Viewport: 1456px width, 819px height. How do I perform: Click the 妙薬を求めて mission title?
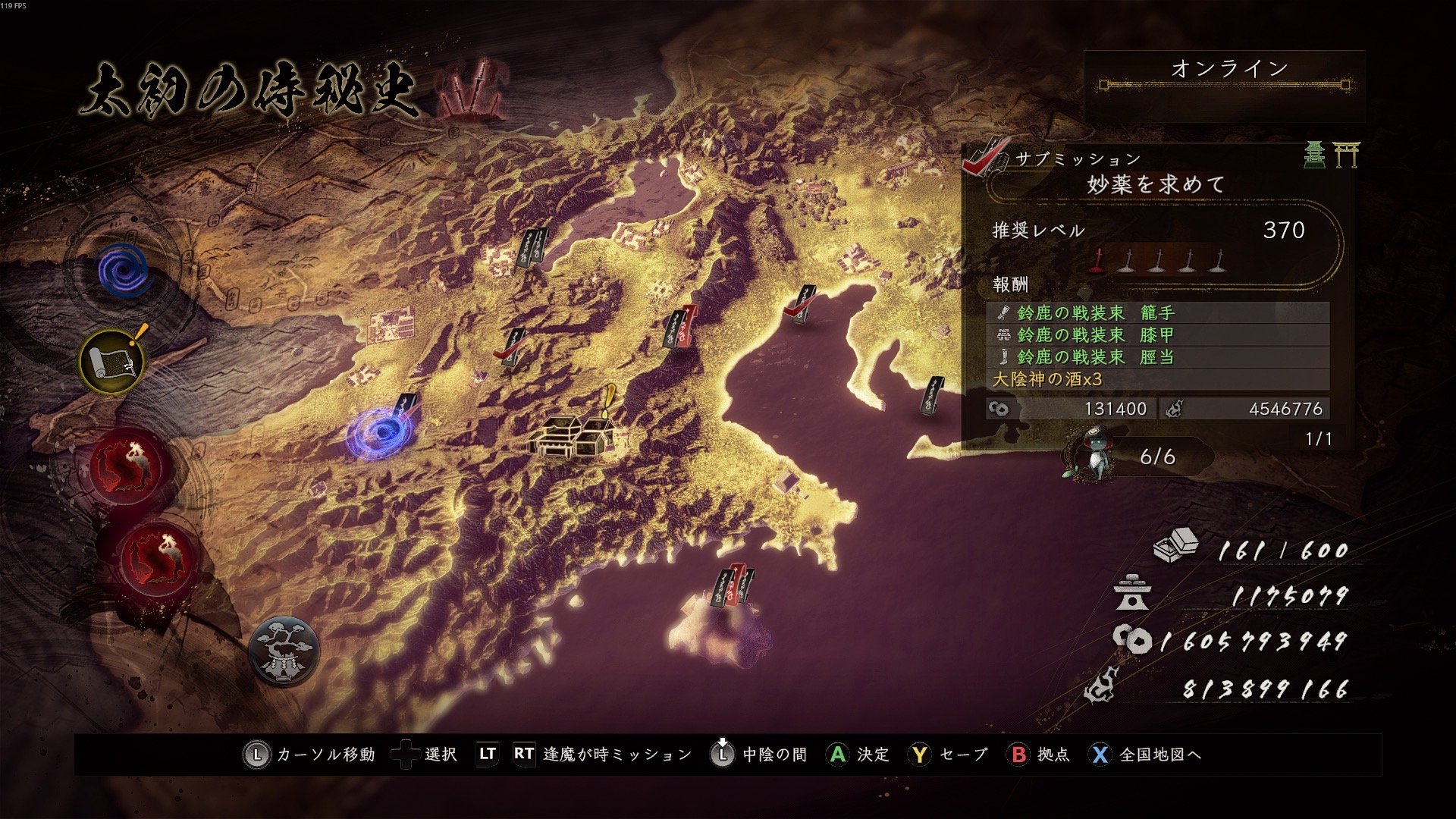(1155, 184)
